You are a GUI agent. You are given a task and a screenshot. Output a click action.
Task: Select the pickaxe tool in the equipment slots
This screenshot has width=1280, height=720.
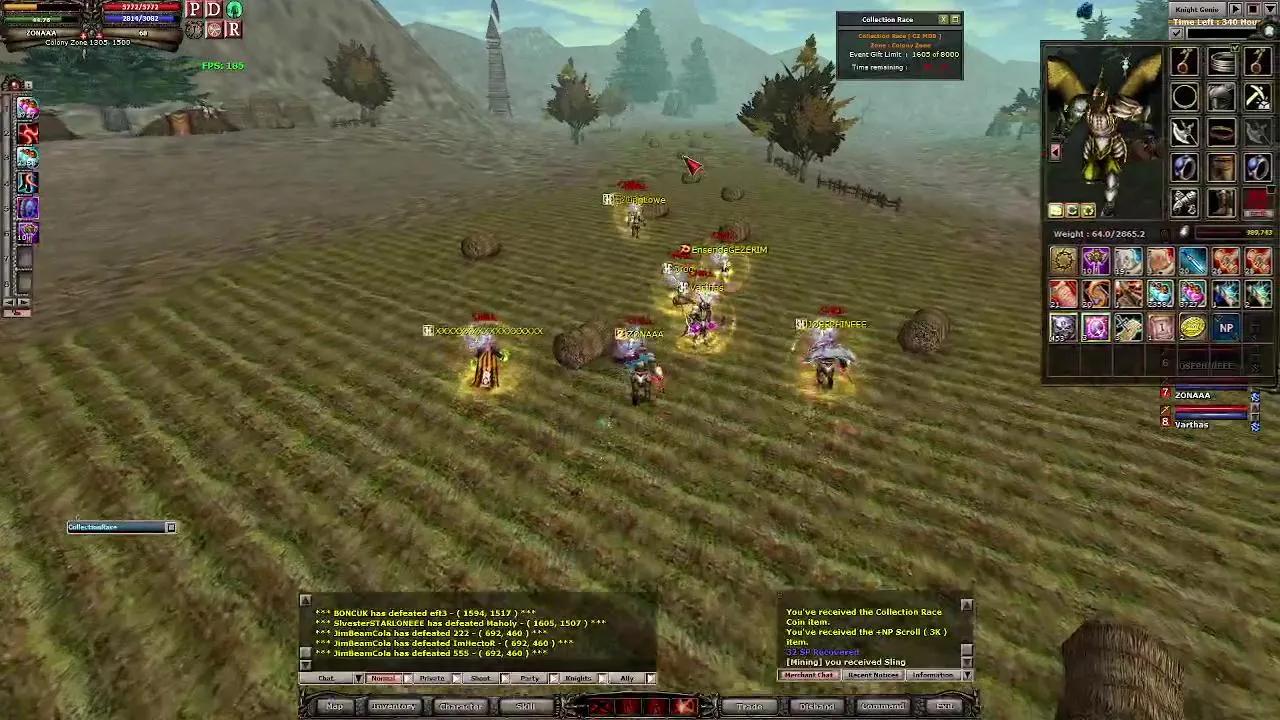(1256, 97)
